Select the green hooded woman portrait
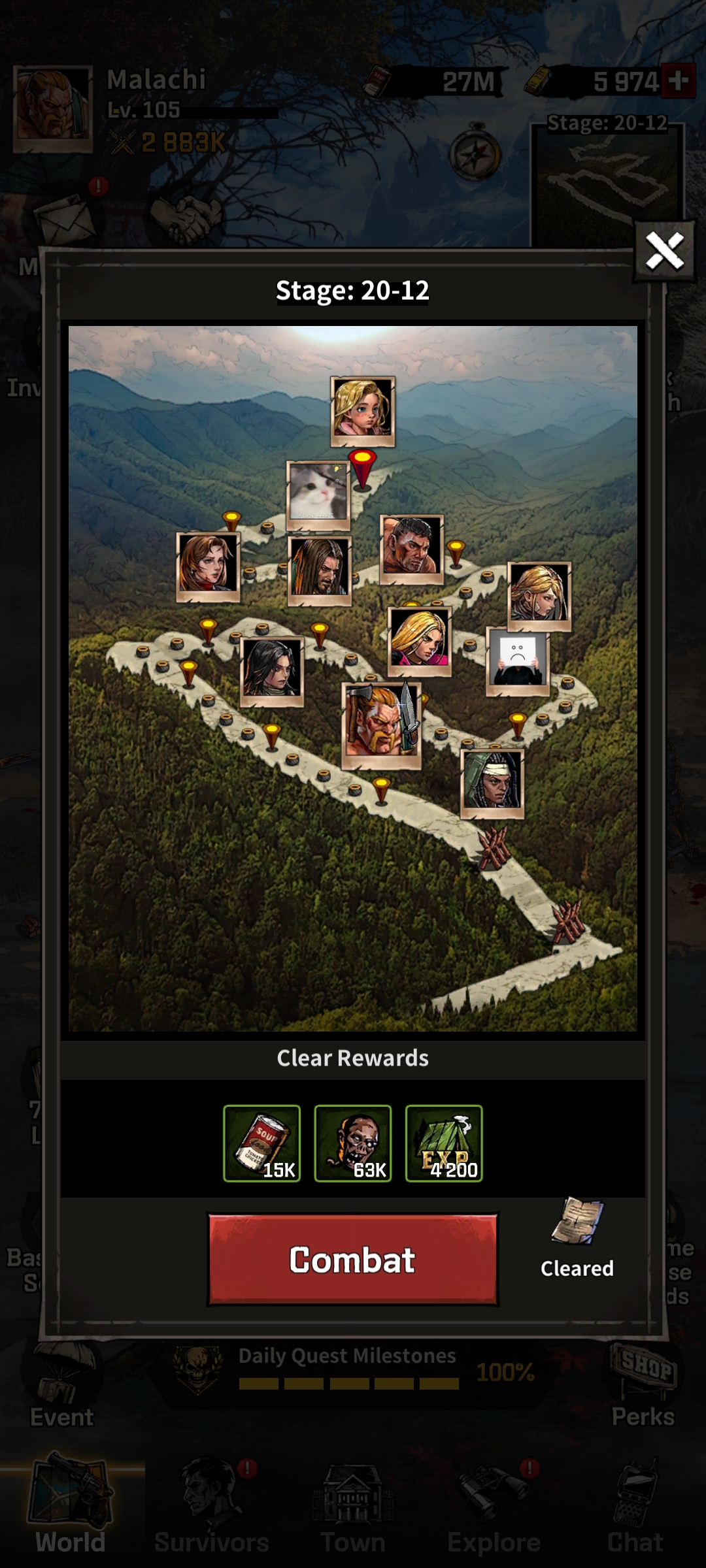This screenshot has height=1568, width=706. 492,782
